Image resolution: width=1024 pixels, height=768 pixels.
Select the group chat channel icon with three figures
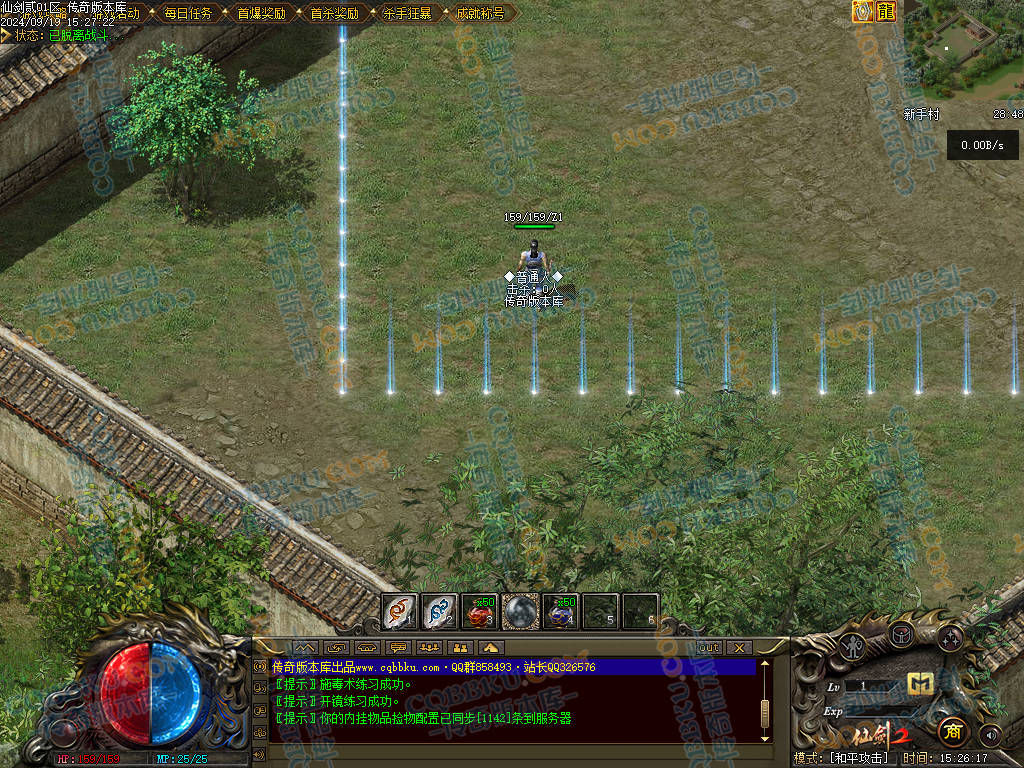click(x=429, y=647)
